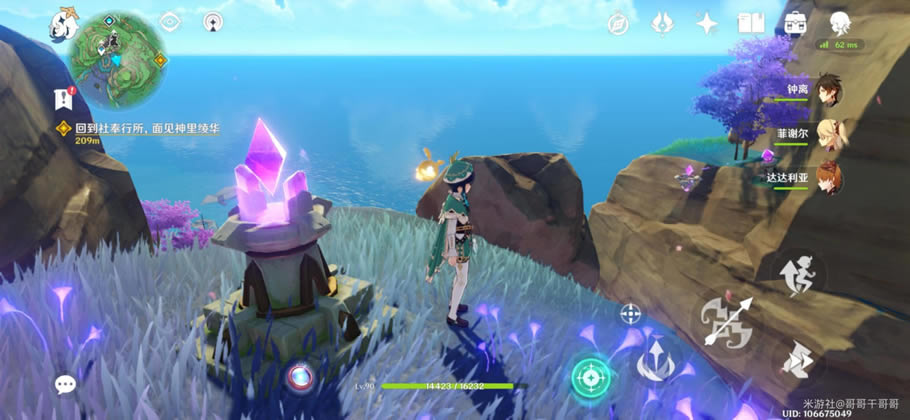Tap the signal beacon icon beside the minimap
This screenshot has height=420, width=910.
click(213, 22)
